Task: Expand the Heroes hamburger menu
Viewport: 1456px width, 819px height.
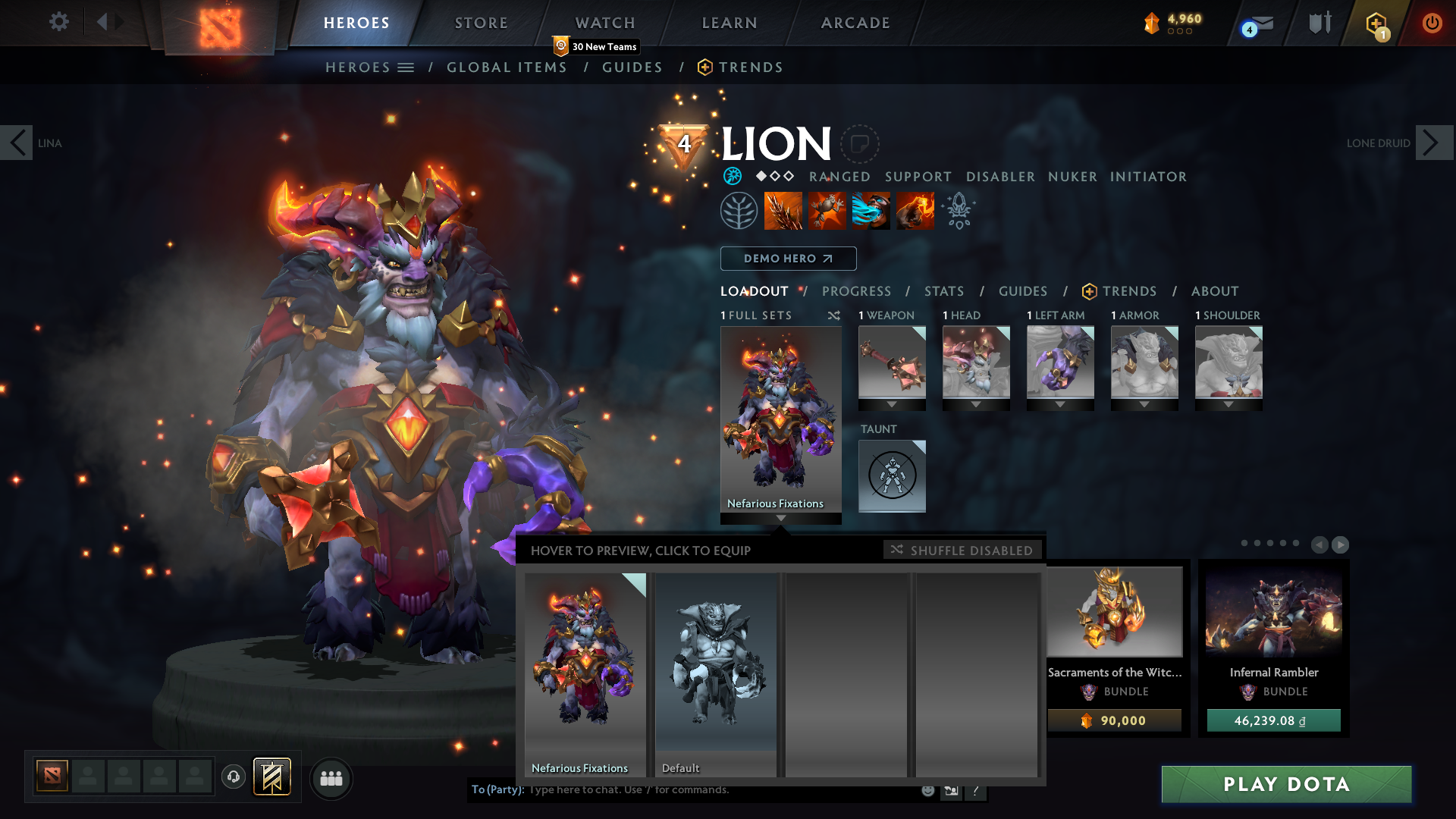Action: point(407,67)
